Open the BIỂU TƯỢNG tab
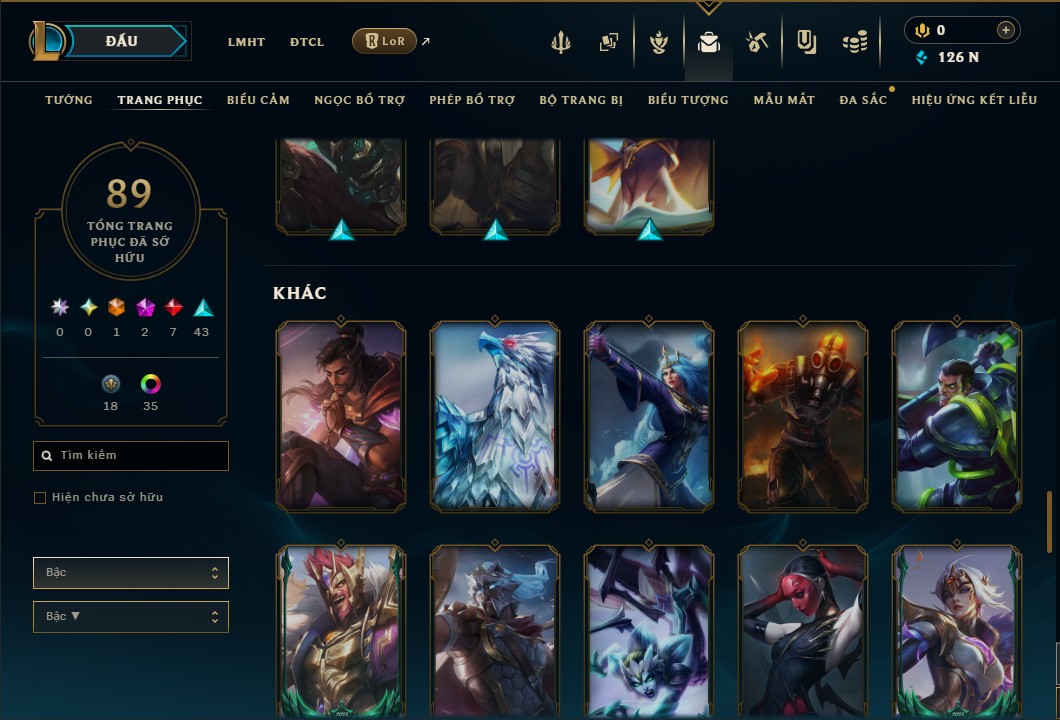 (x=688, y=100)
